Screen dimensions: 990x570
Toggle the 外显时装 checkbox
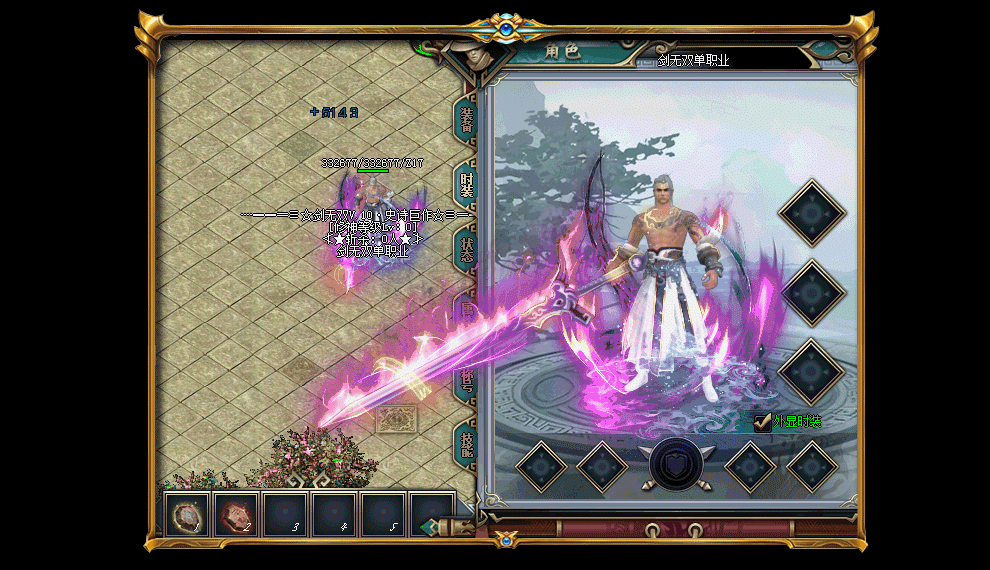763,422
